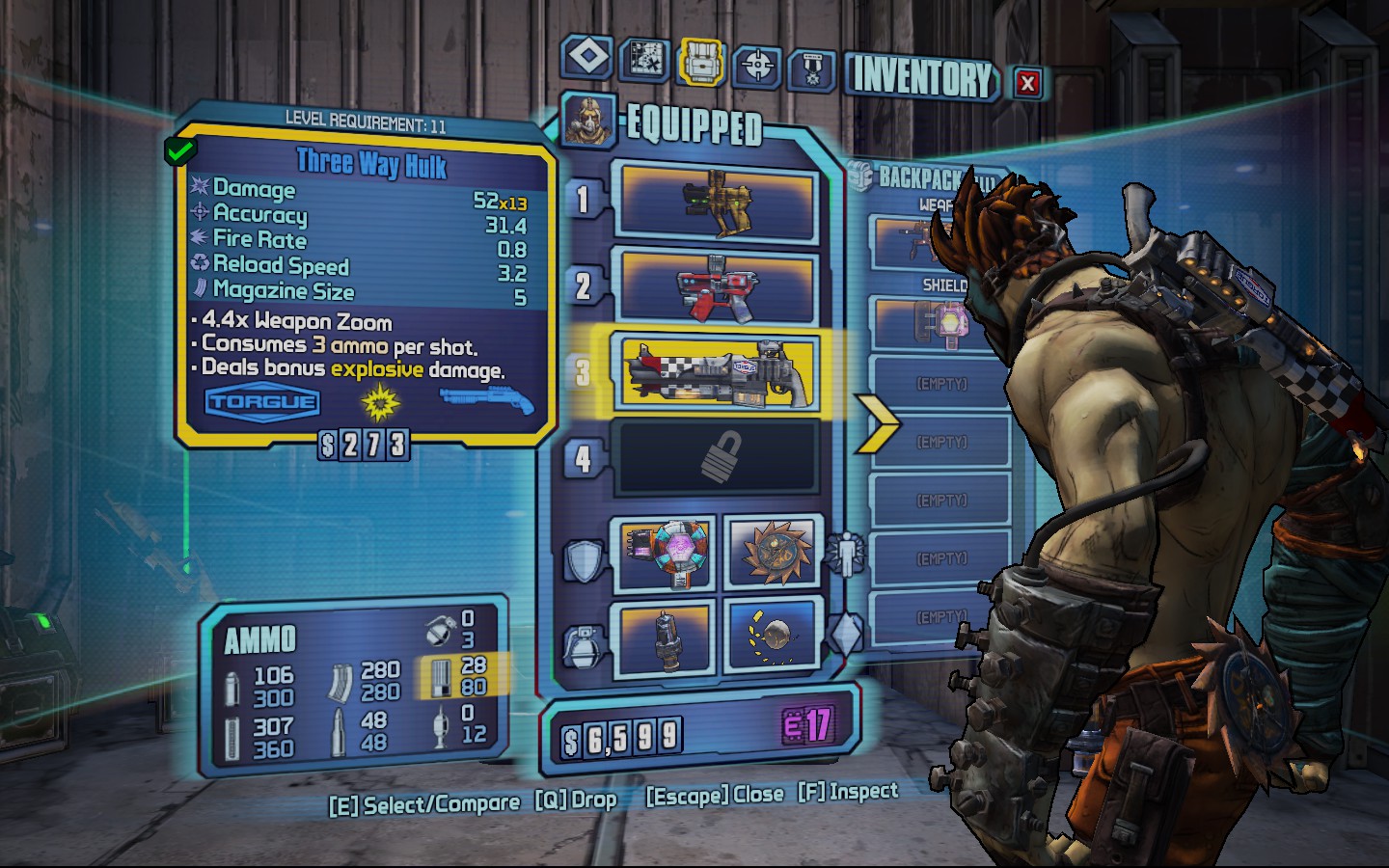Select the backpack inventory tab

pyautogui.click(x=701, y=63)
